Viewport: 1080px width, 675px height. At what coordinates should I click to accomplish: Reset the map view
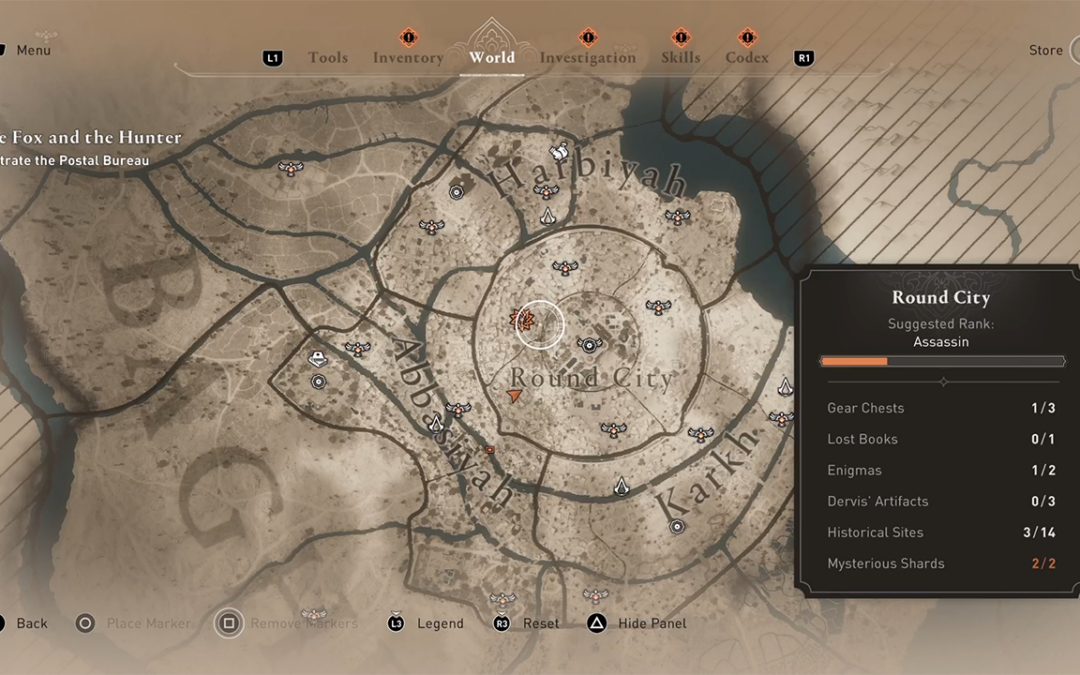tap(541, 624)
